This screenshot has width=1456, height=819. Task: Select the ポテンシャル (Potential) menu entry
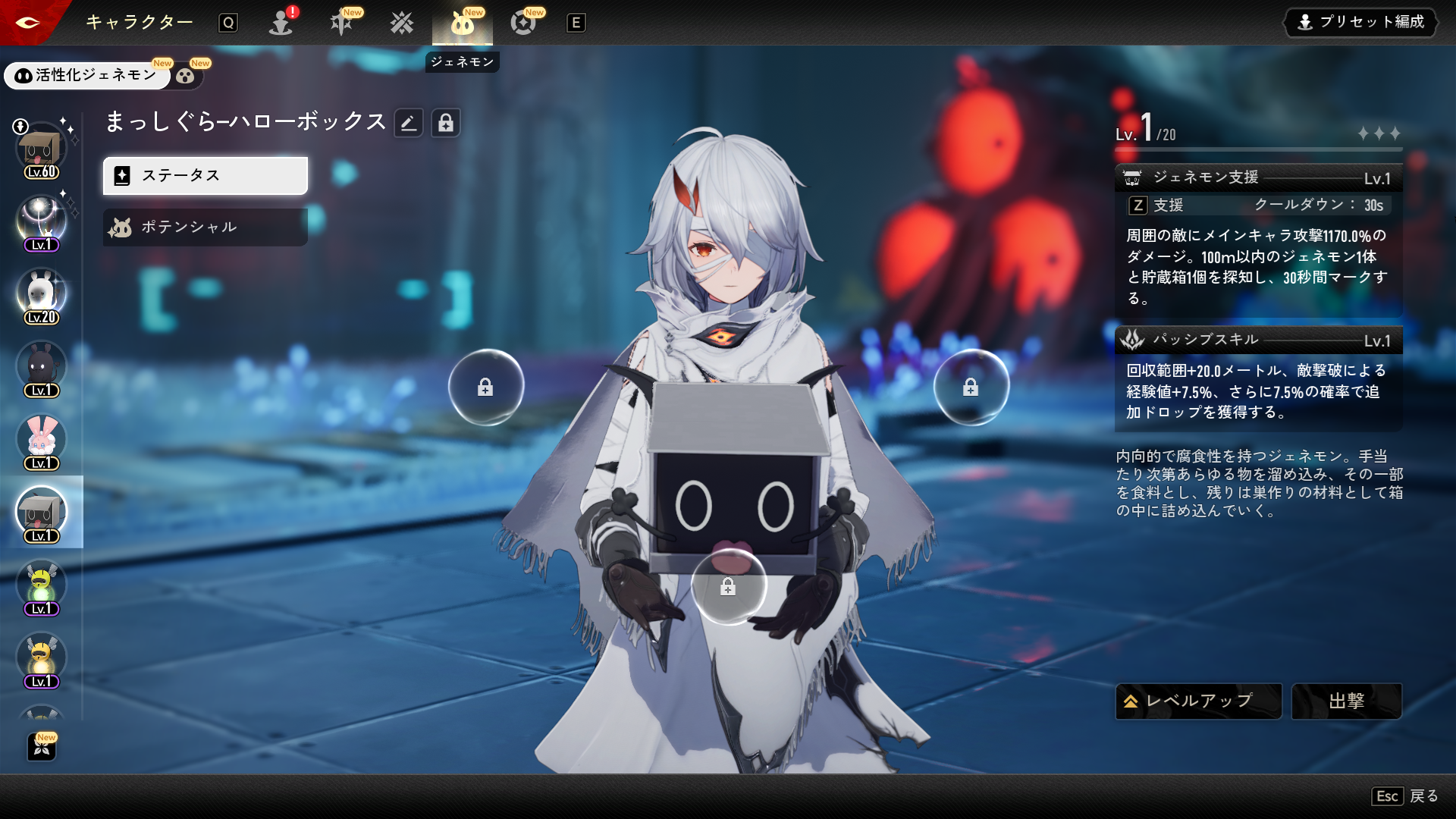[205, 227]
